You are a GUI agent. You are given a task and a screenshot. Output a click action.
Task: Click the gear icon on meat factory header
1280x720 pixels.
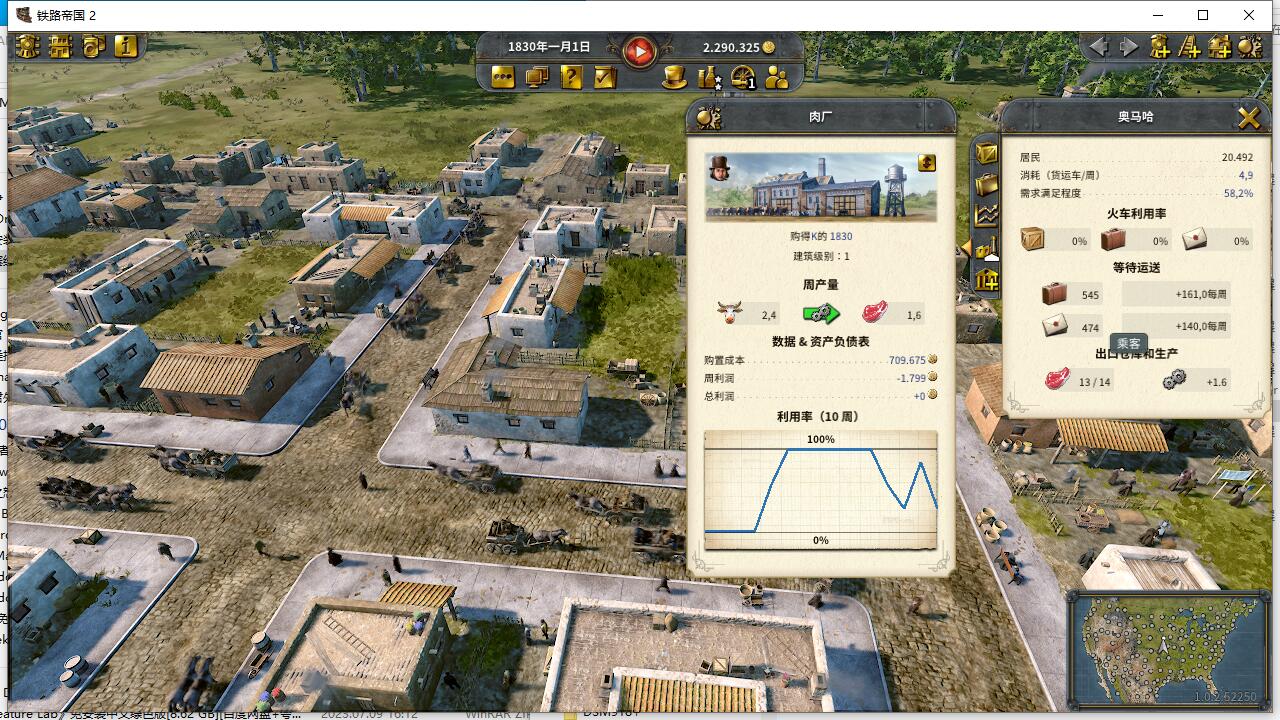pyautogui.click(x=709, y=117)
